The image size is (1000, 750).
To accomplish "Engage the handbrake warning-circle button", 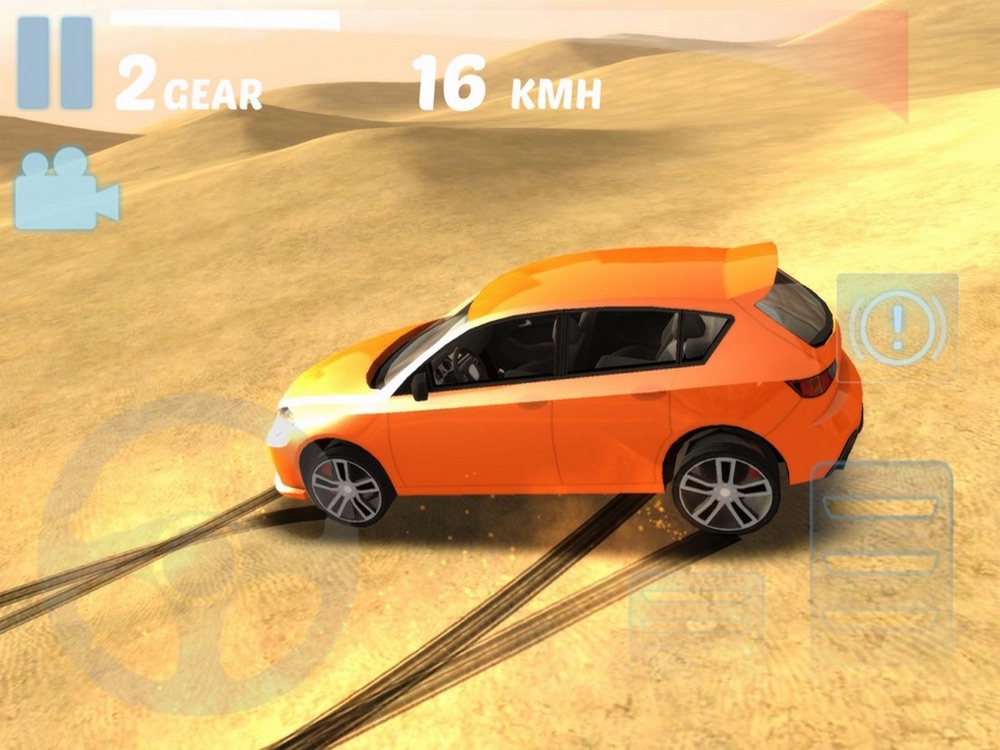I will 897,327.
